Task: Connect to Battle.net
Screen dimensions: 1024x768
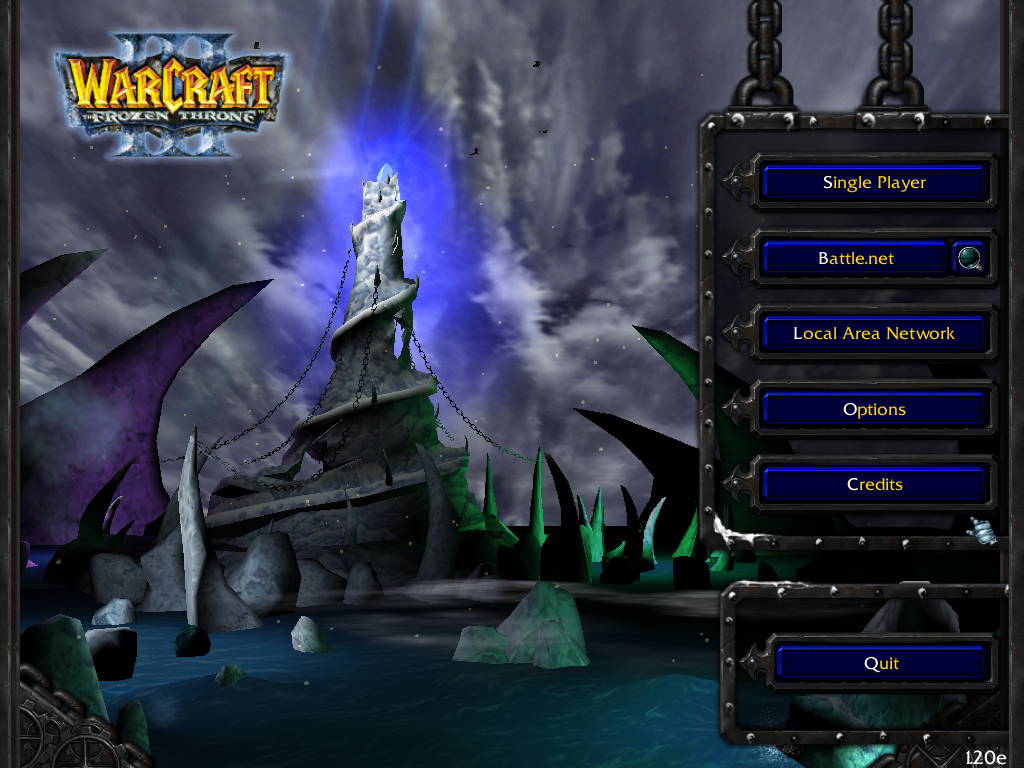Action: (855, 258)
